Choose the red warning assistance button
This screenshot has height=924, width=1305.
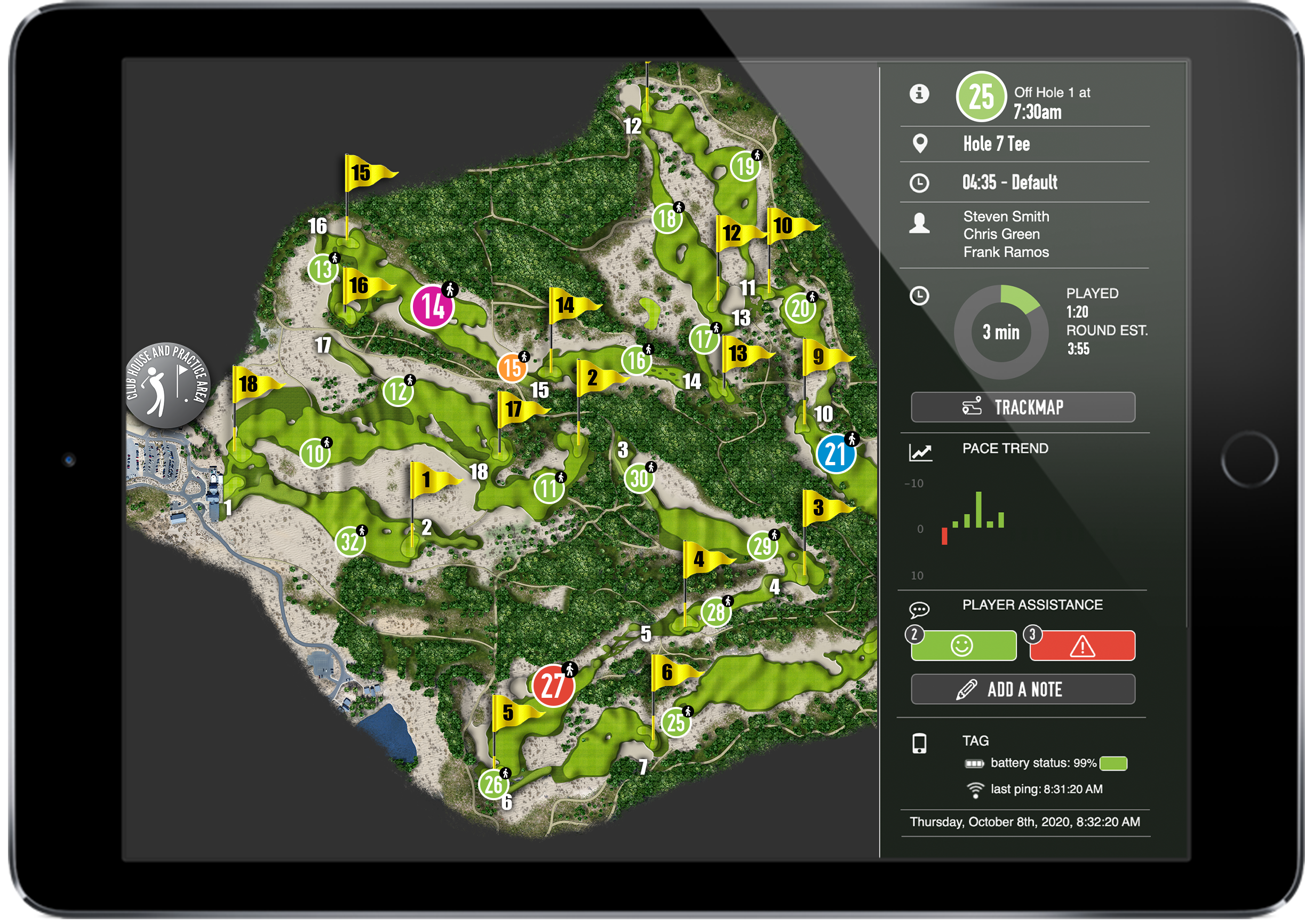coord(1081,645)
